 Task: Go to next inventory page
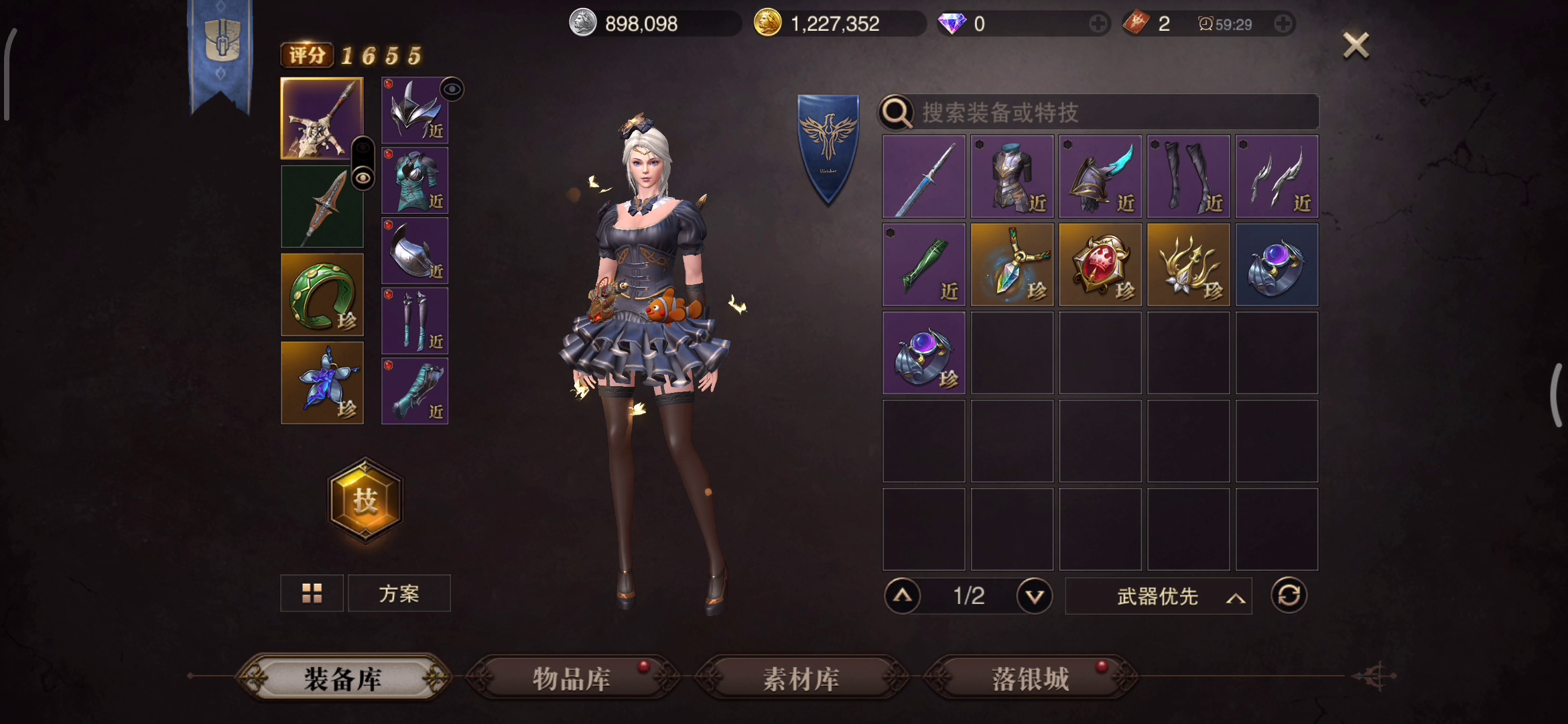click(x=1034, y=596)
